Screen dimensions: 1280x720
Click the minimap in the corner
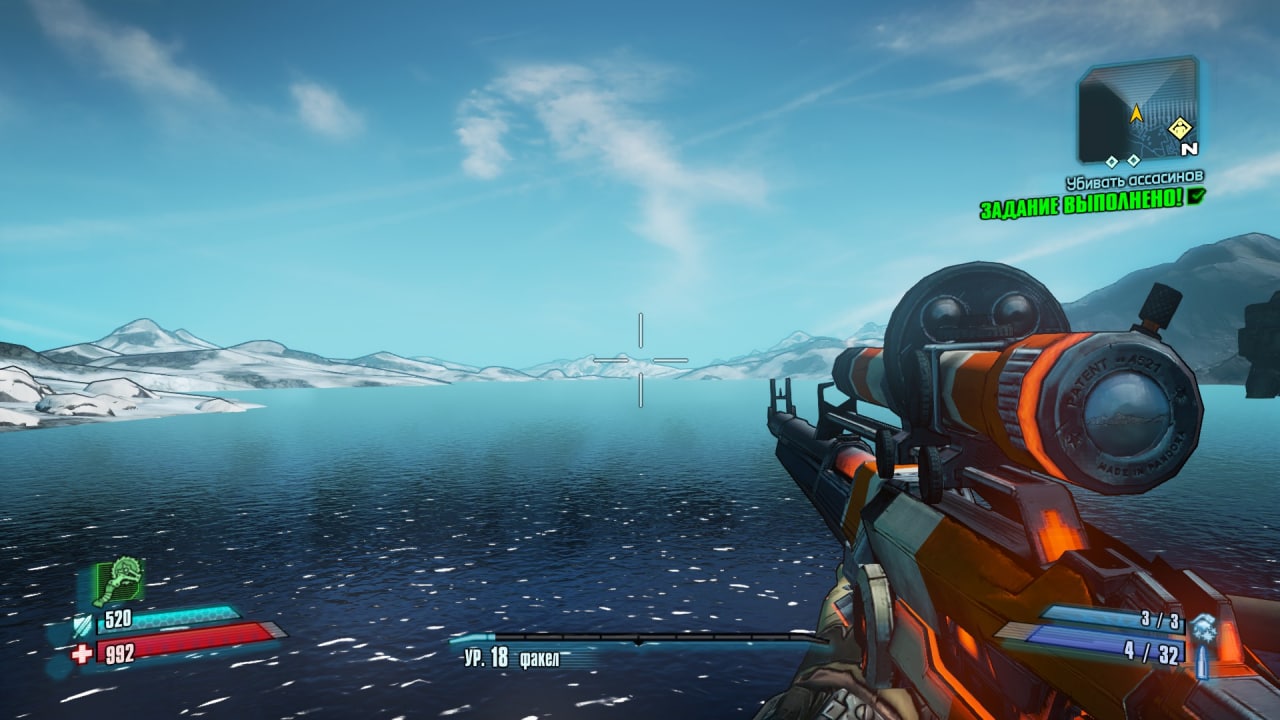coord(1138,109)
